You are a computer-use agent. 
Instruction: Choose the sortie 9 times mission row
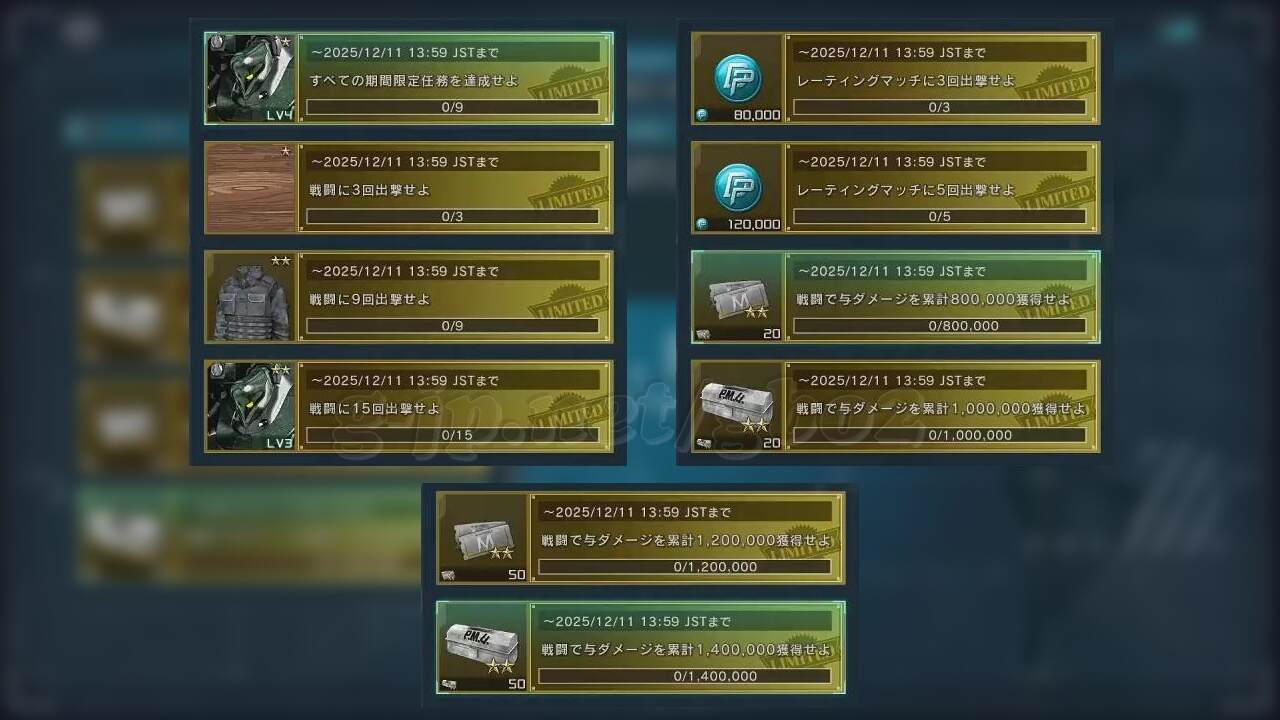[x=455, y=298]
